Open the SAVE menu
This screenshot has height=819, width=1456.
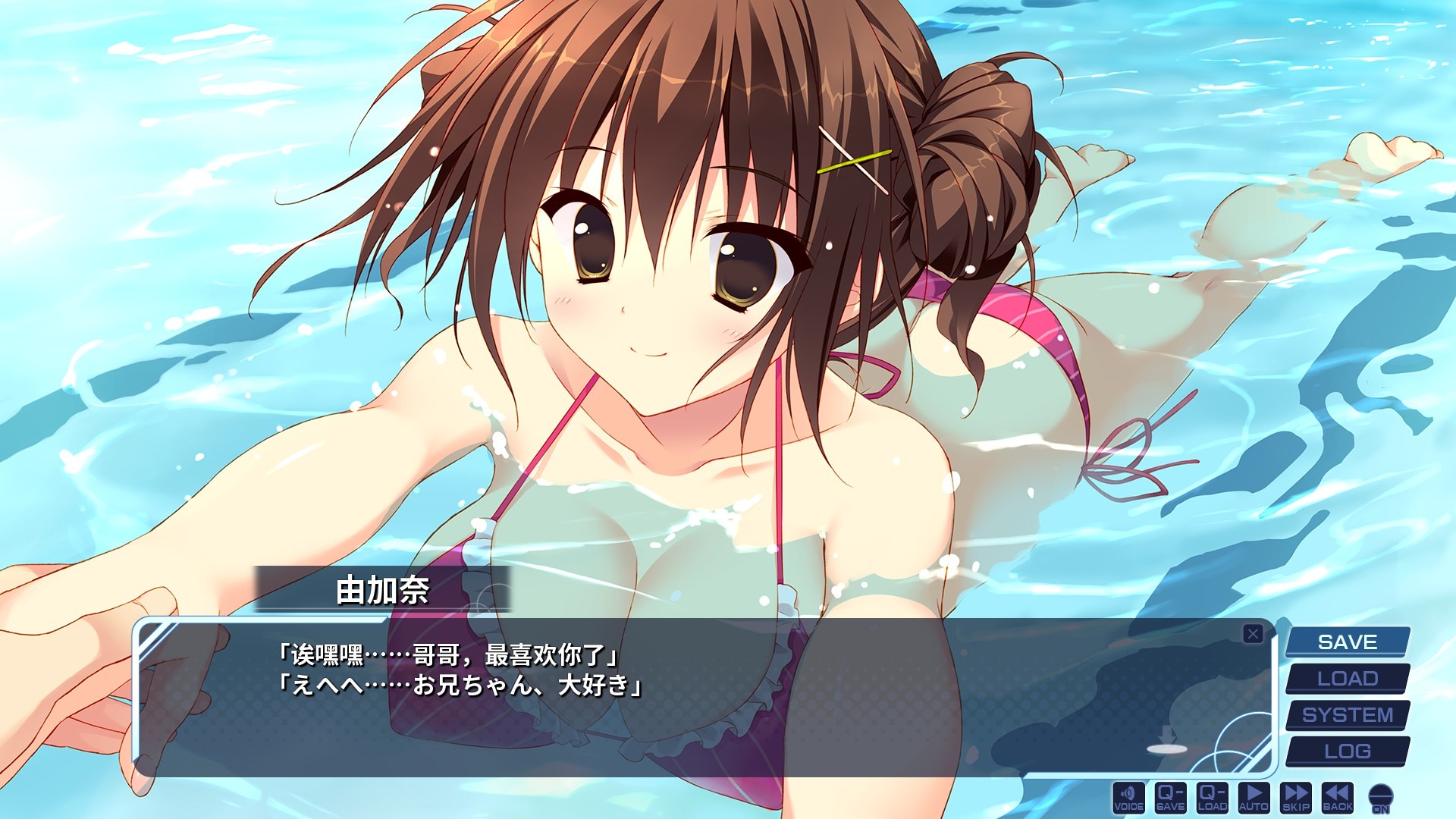coord(1347,642)
